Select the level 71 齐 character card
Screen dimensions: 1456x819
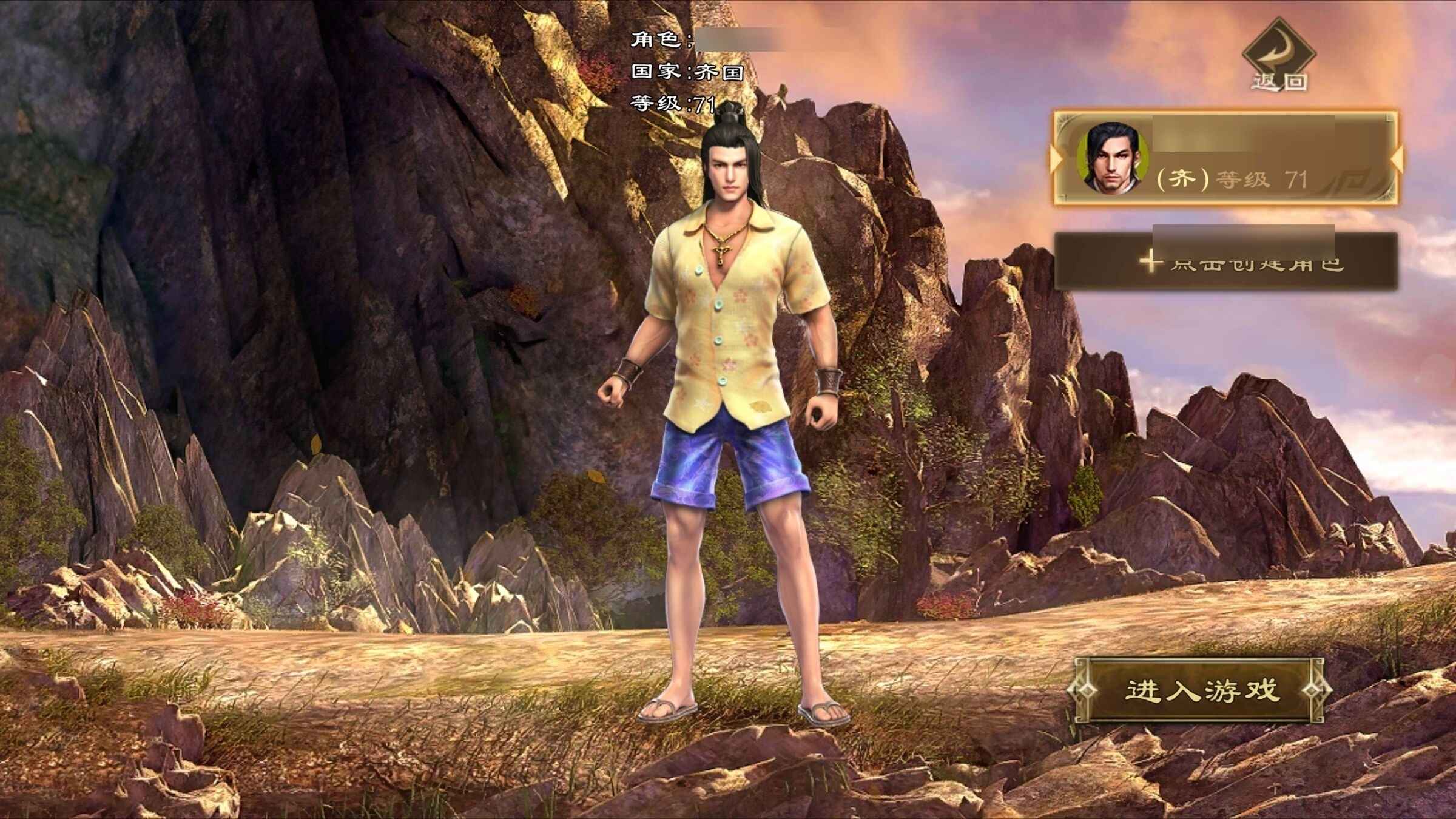click(x=1225, y=159)
